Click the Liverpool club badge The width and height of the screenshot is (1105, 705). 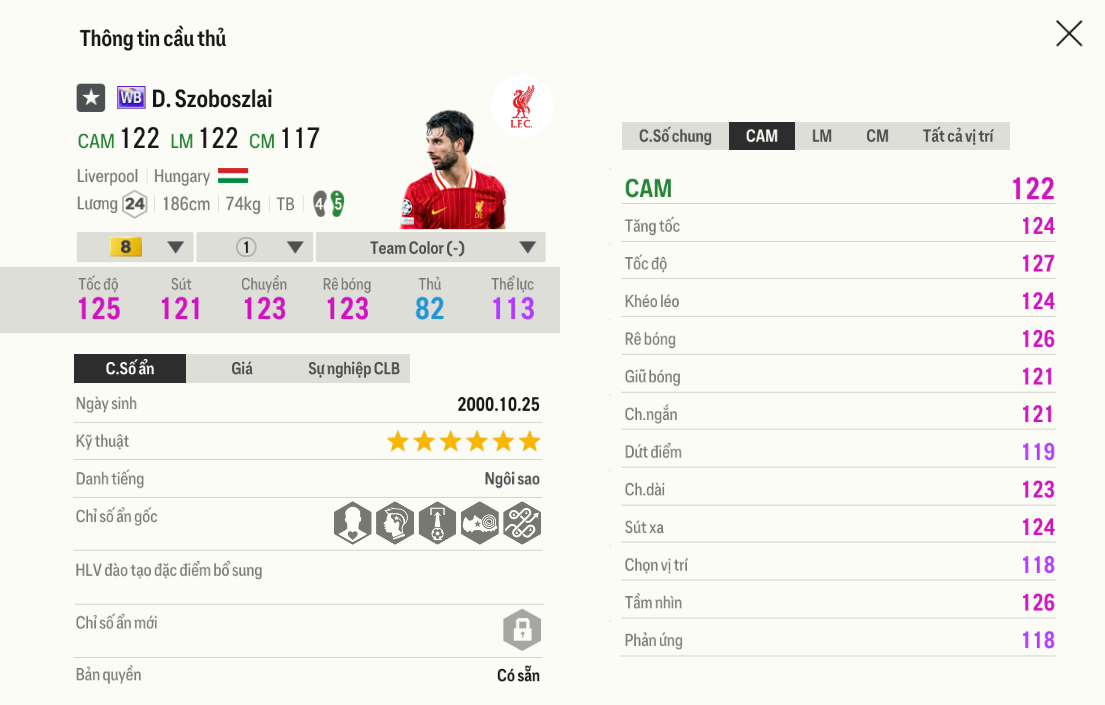click(521, 106)
